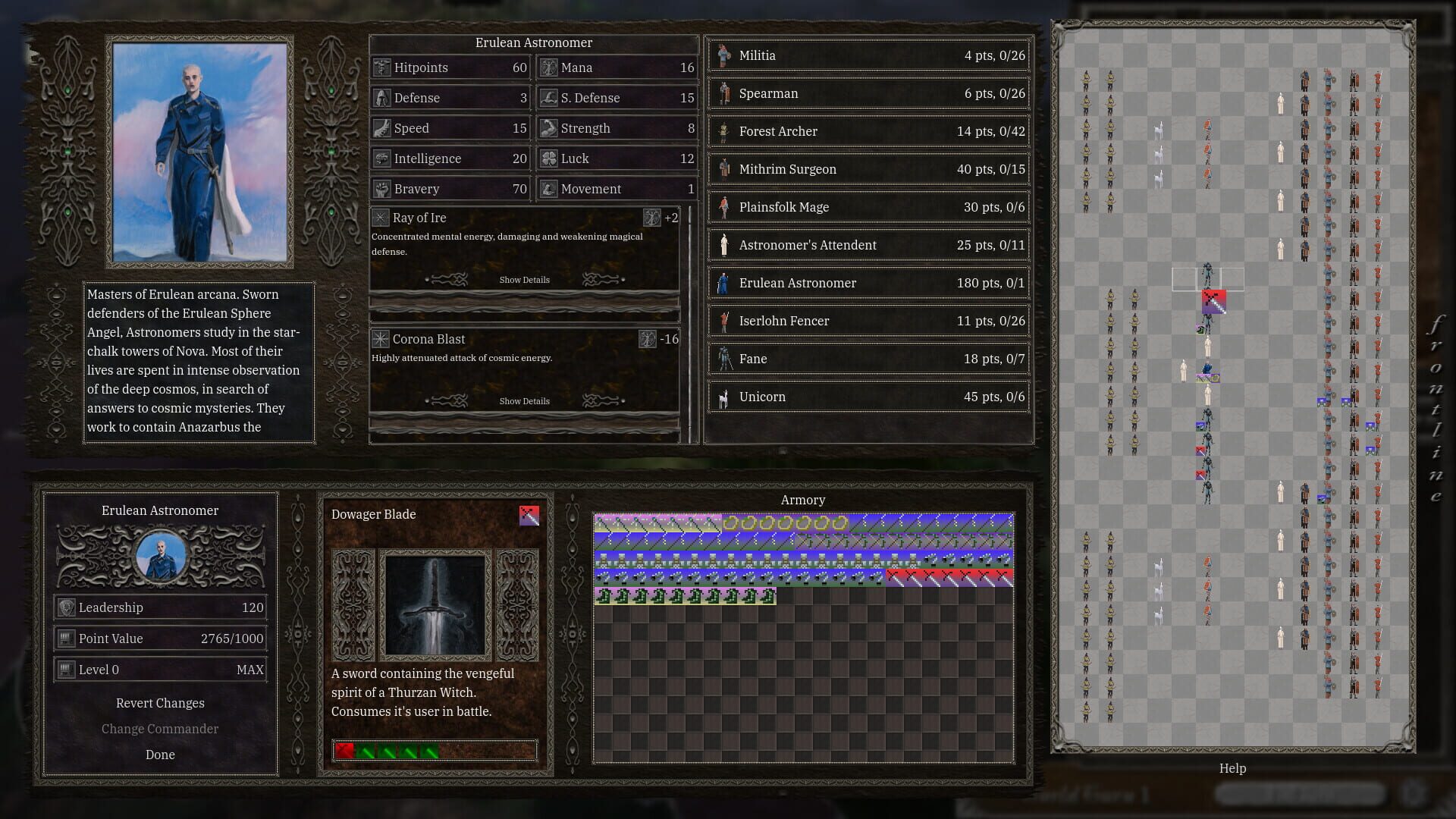The image size is (1456, 819).
Task: Click the Dowager Blade banner icon
Action: coord(529,515)
